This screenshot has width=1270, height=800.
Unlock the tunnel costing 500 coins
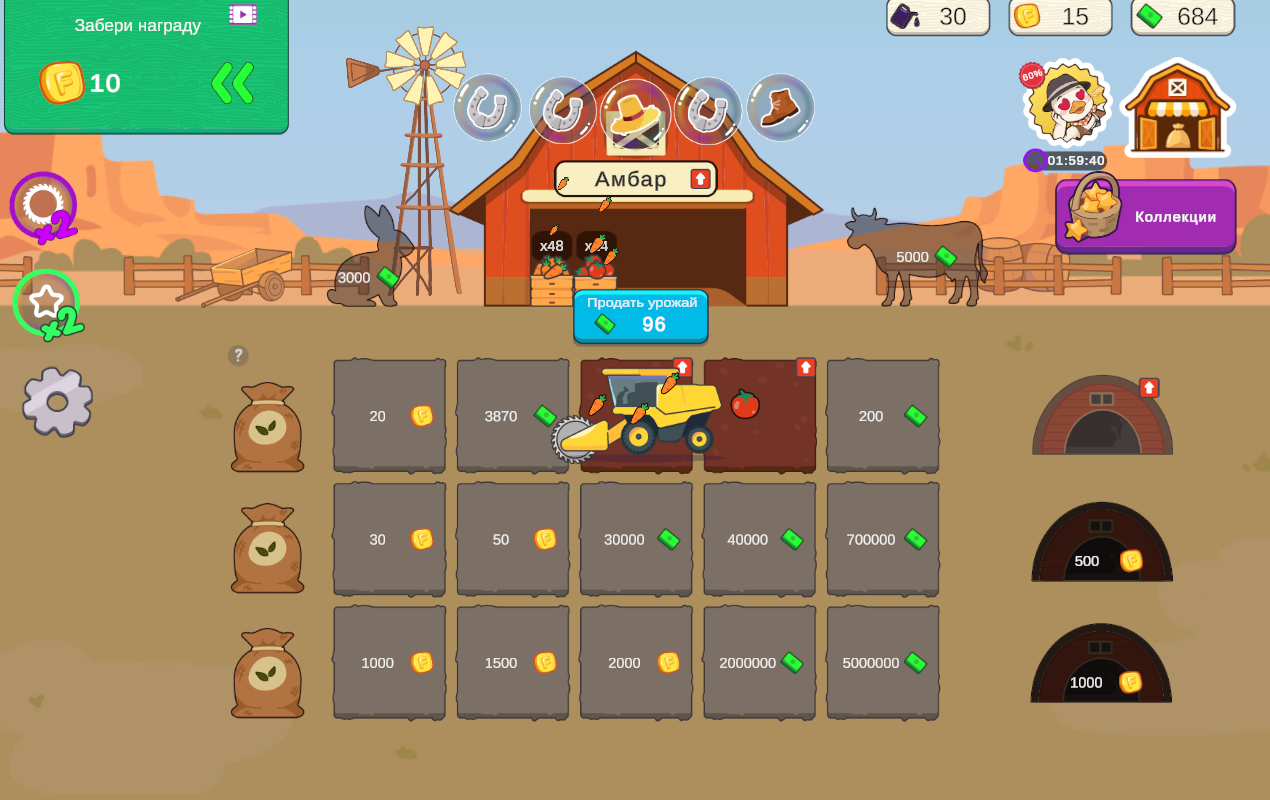pos(1101,545)
